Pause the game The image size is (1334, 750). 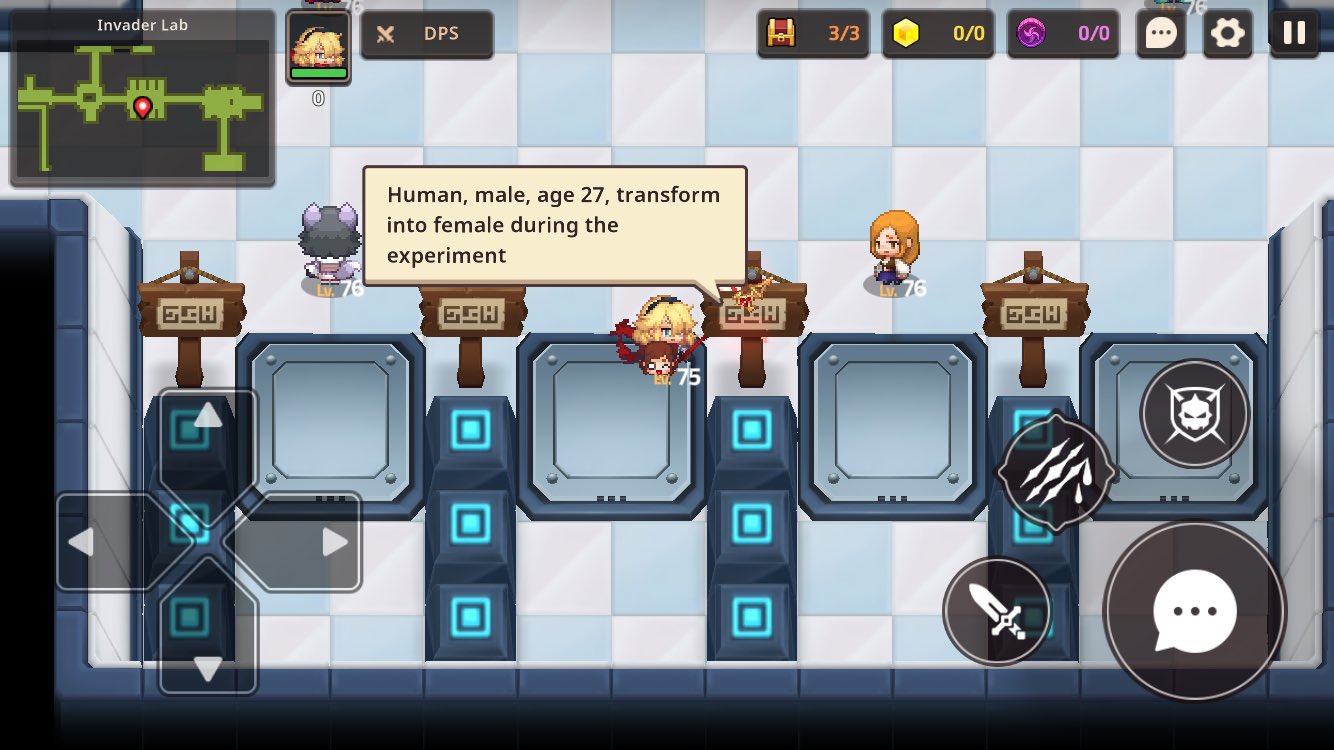tap(1294, 32)
